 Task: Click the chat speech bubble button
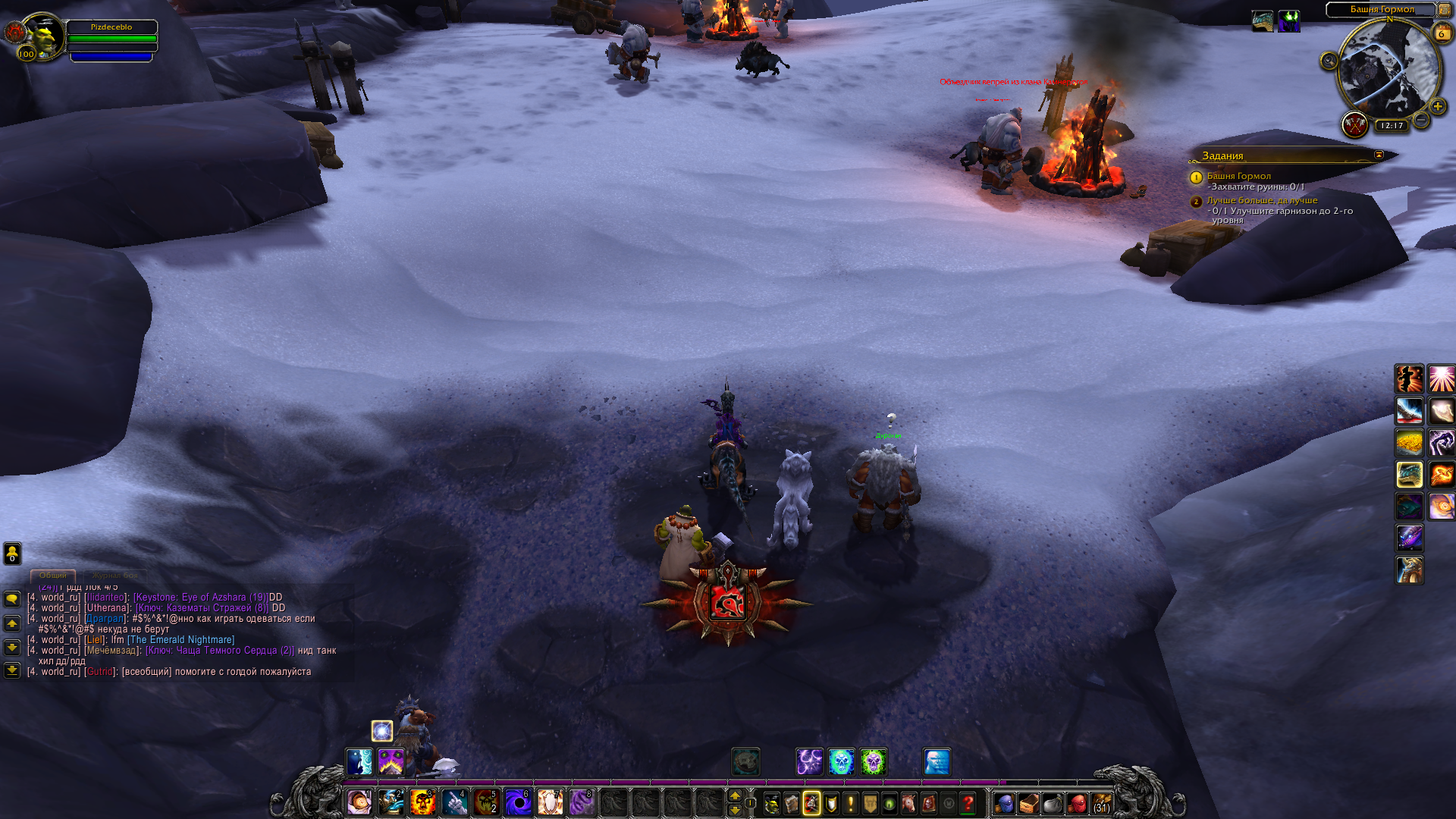point(12,599)
